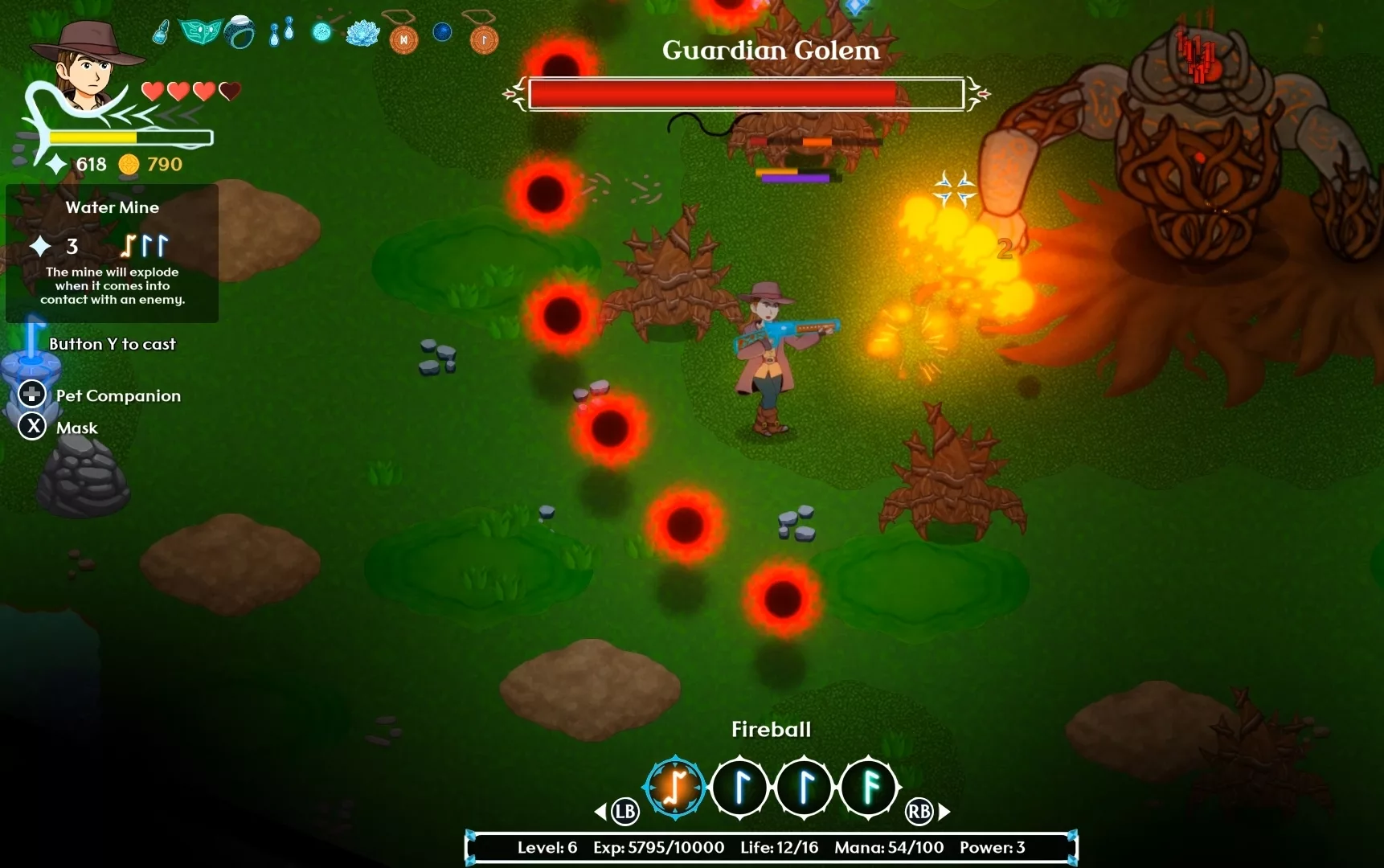Pick the teal ring item icon
The width and height of the screenshot is (1384, 868).
pyautogui.click(x=240, y=32)
